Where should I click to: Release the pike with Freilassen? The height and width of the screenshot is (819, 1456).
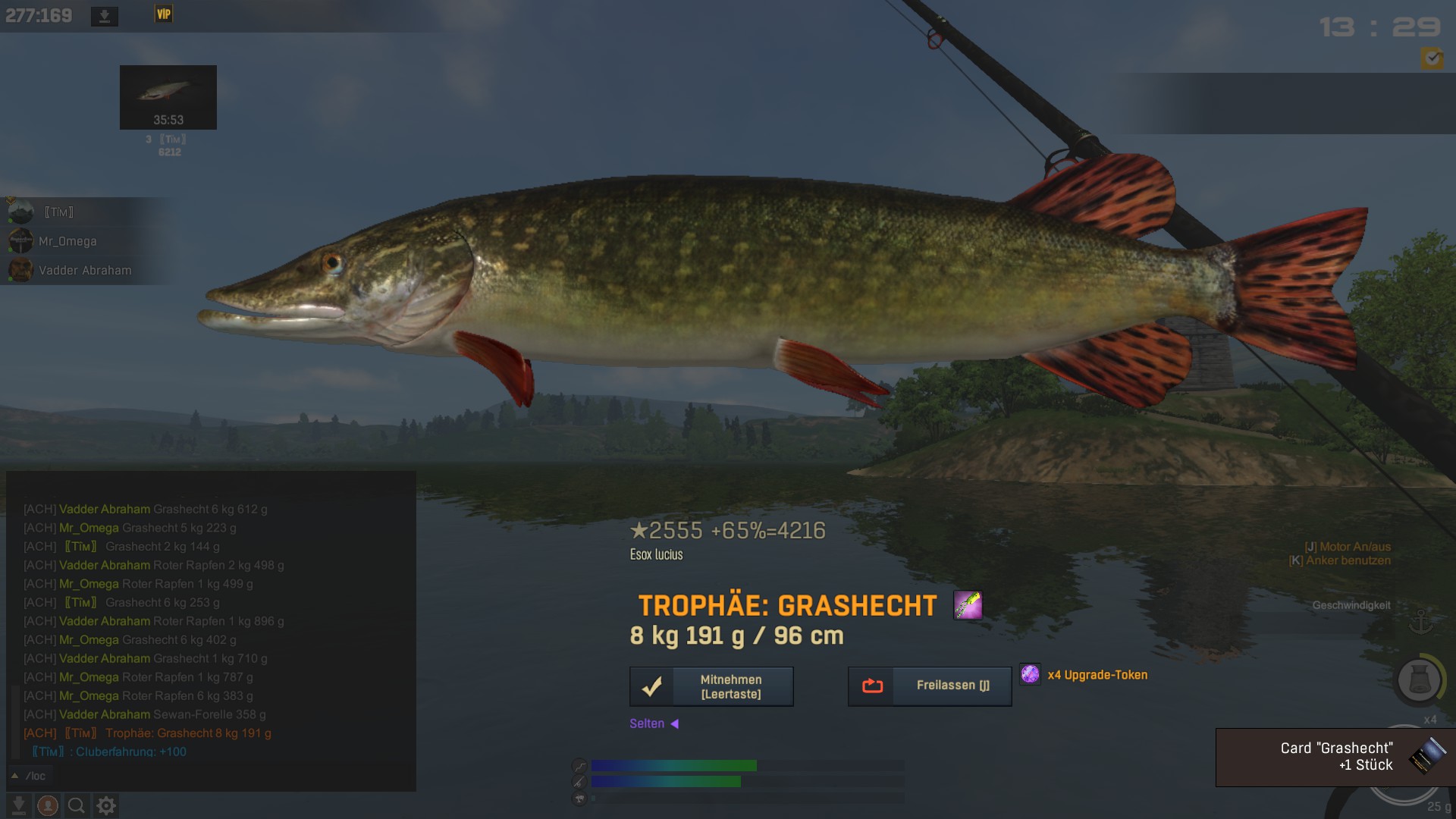pyautogui.click(x=929, y=686)
